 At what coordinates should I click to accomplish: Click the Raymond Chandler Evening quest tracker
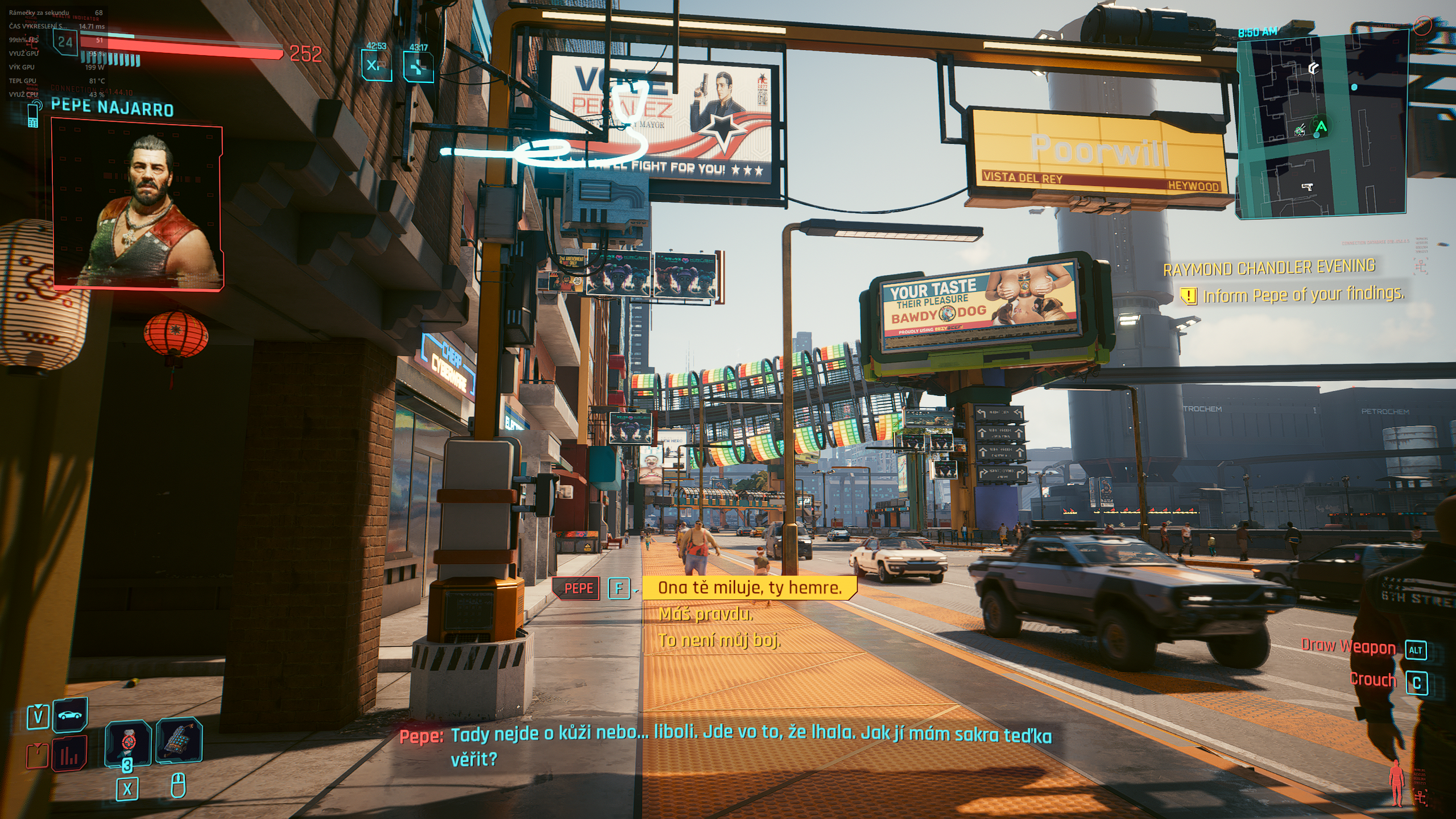tap(1268, 267)
